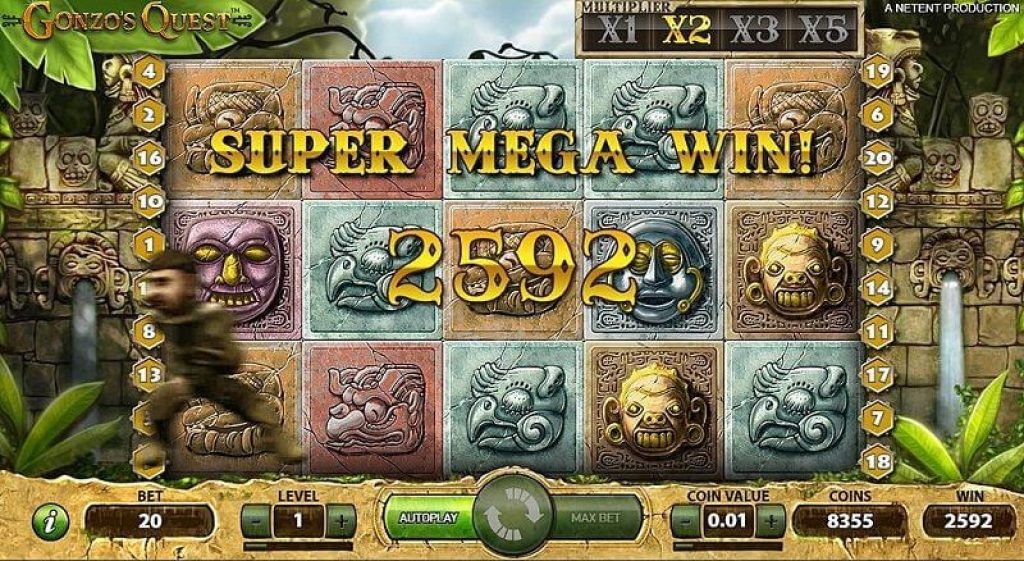Viewport: 1024px width, 561px height.
Task: Increase the bet level with plus
Action: 341,520
